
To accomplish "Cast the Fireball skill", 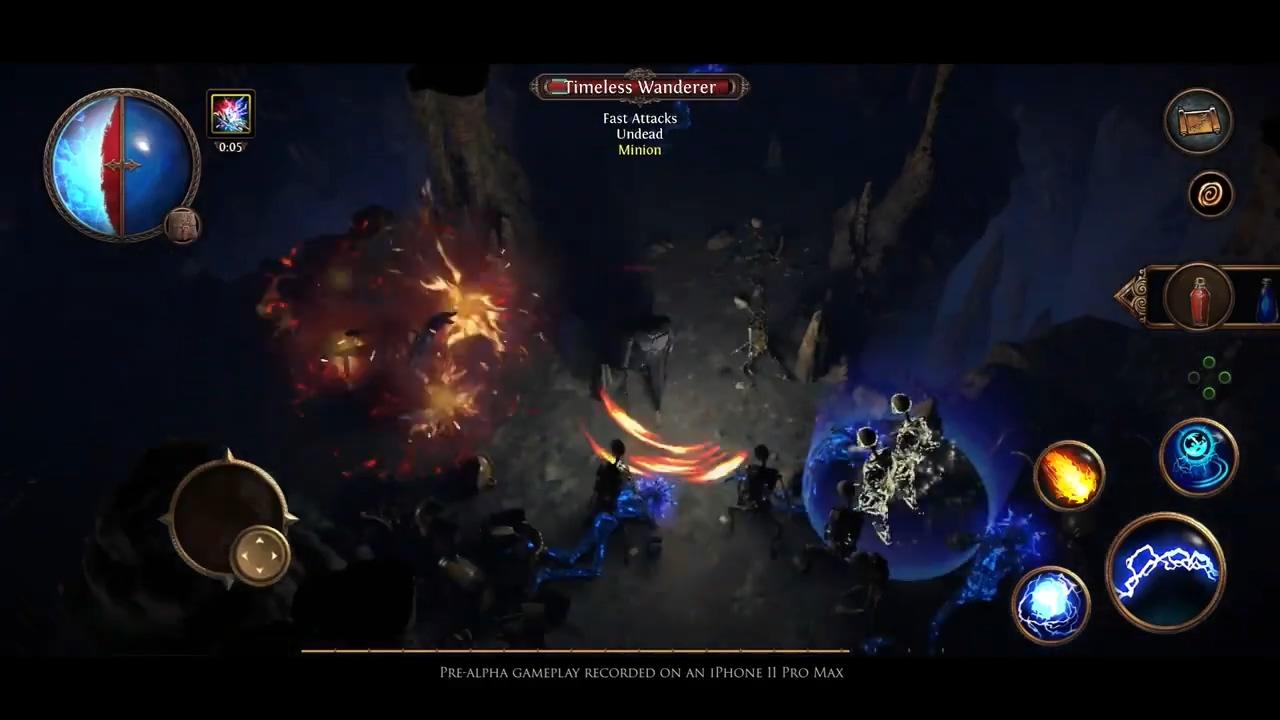I will 1068,477.
